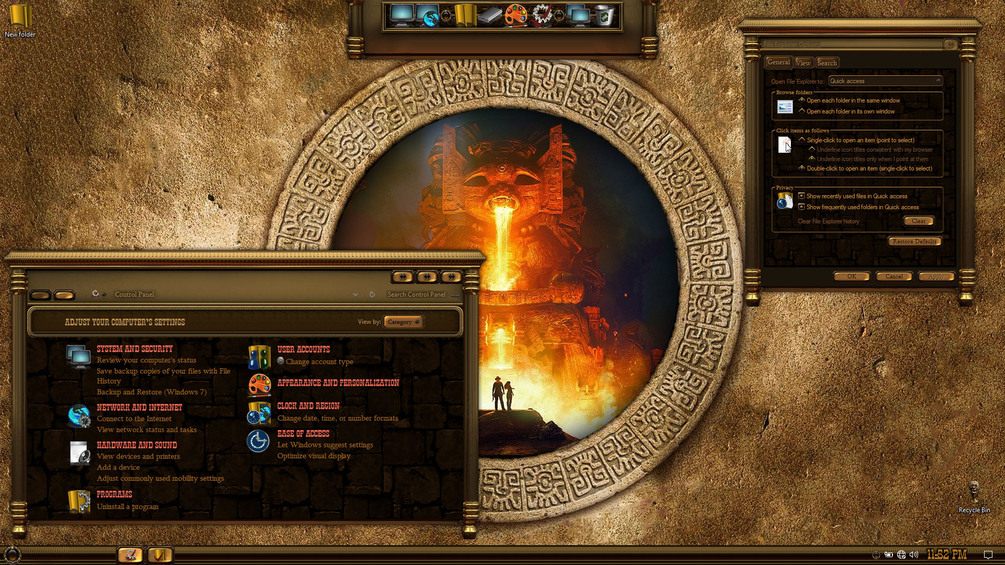The width and height of the screenshot is (1005, 565).
Task: Switch to the View tab
Action: pos(803,62)
